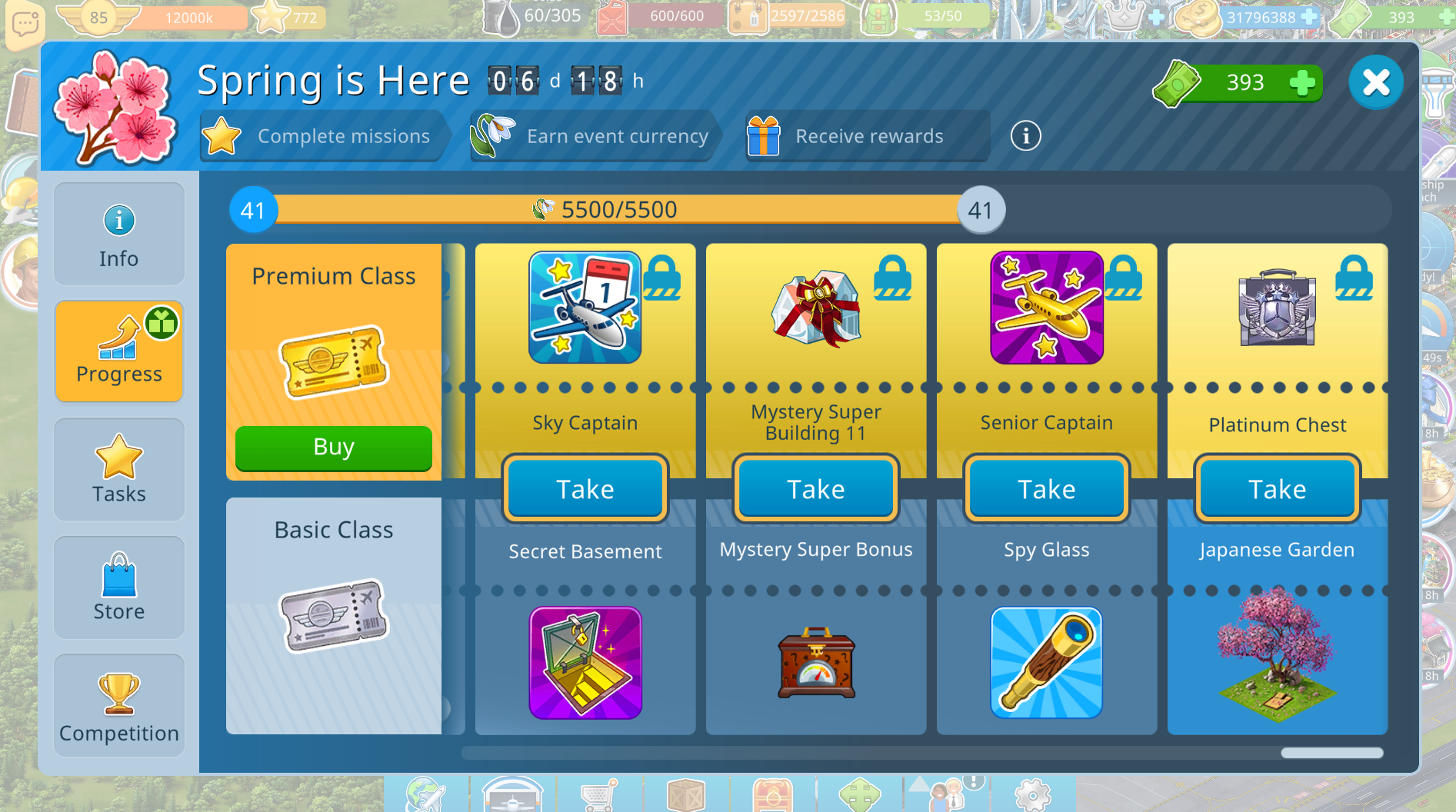The height and width of the screenshot is (812, 1456).
Task: Go to the event Store tab
Action: click(x=119, y=587)
